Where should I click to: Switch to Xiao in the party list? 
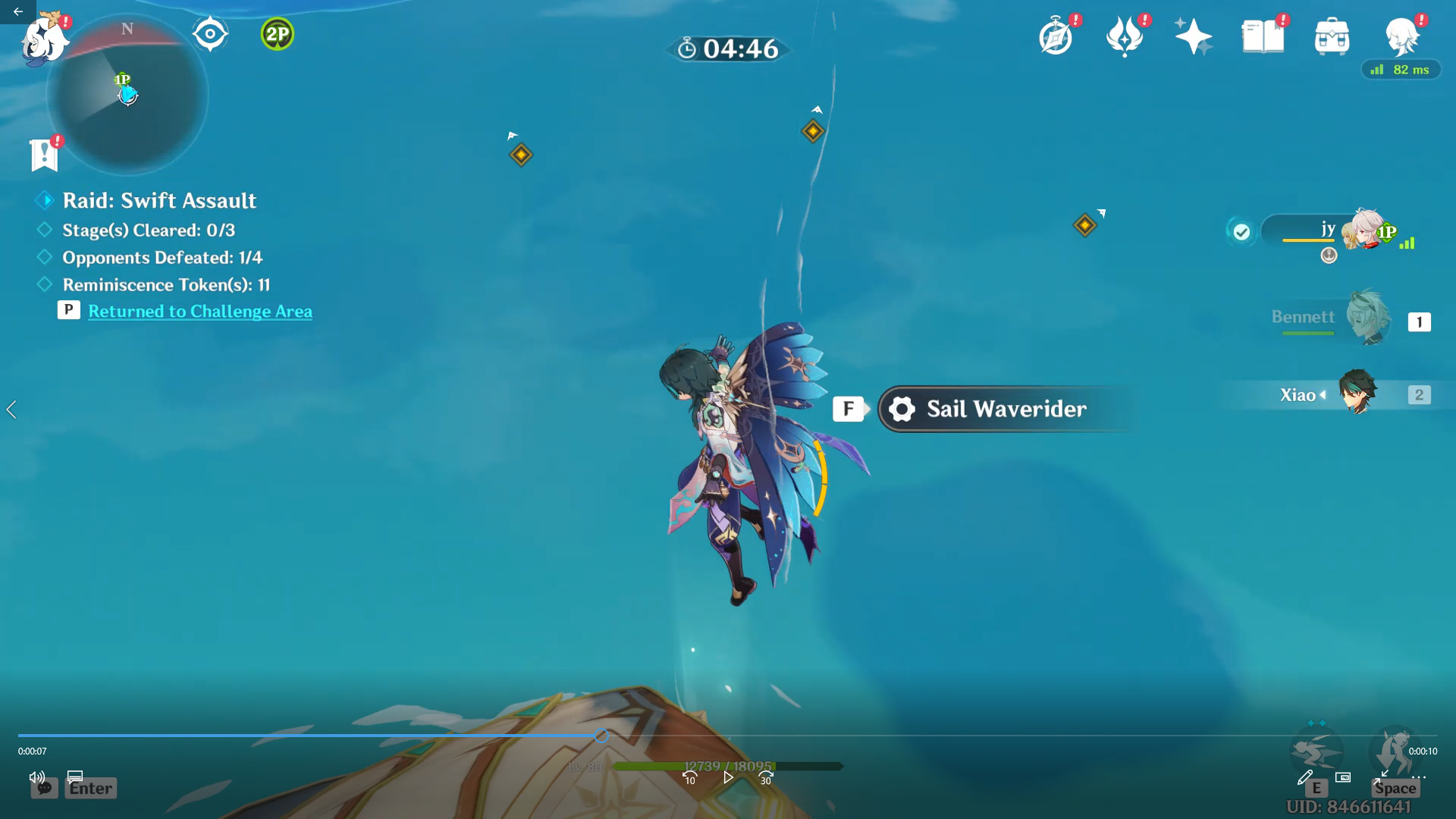[1357, 394]
